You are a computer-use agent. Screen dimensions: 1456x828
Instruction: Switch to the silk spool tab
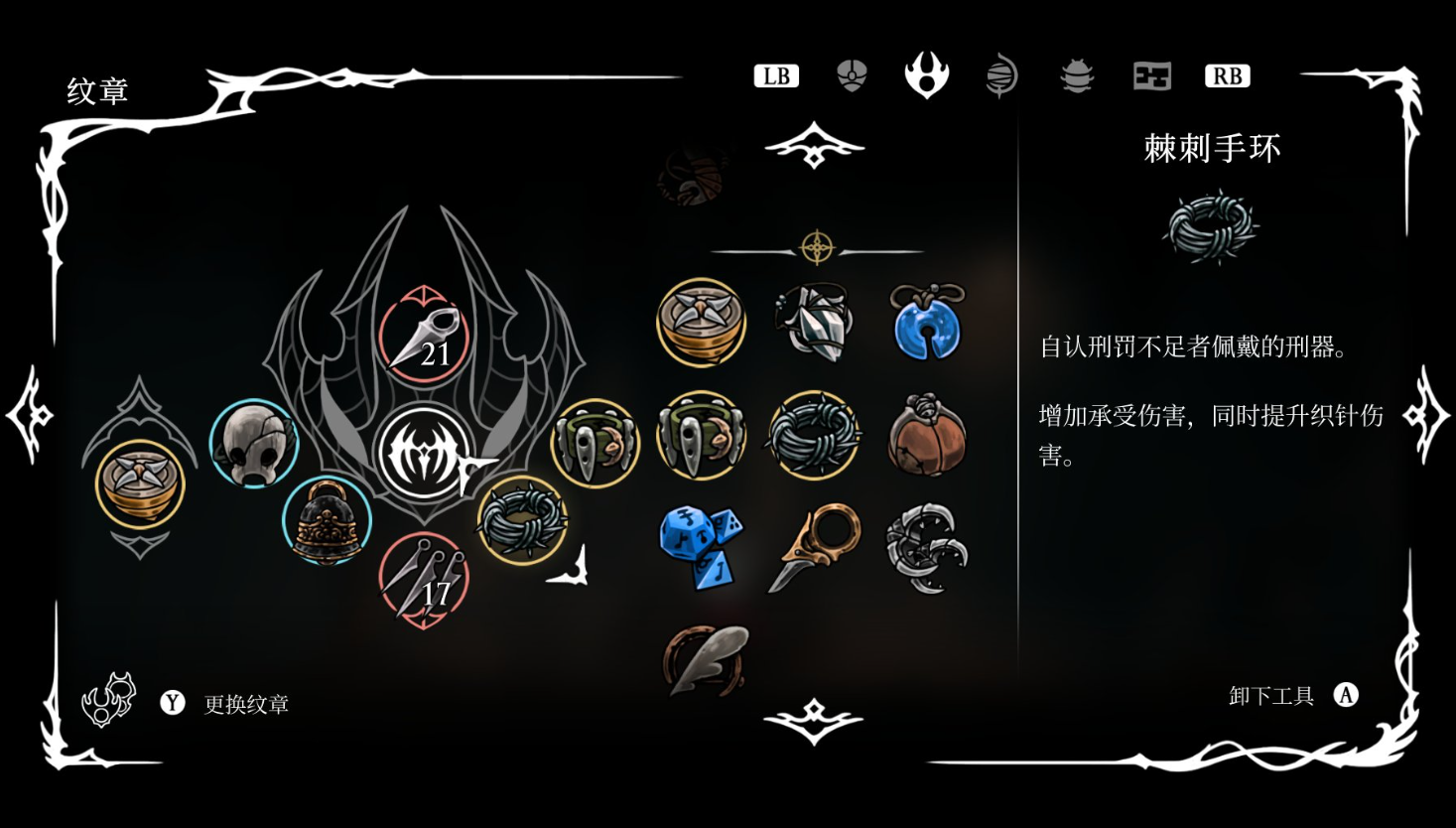tap(1001, 76)
